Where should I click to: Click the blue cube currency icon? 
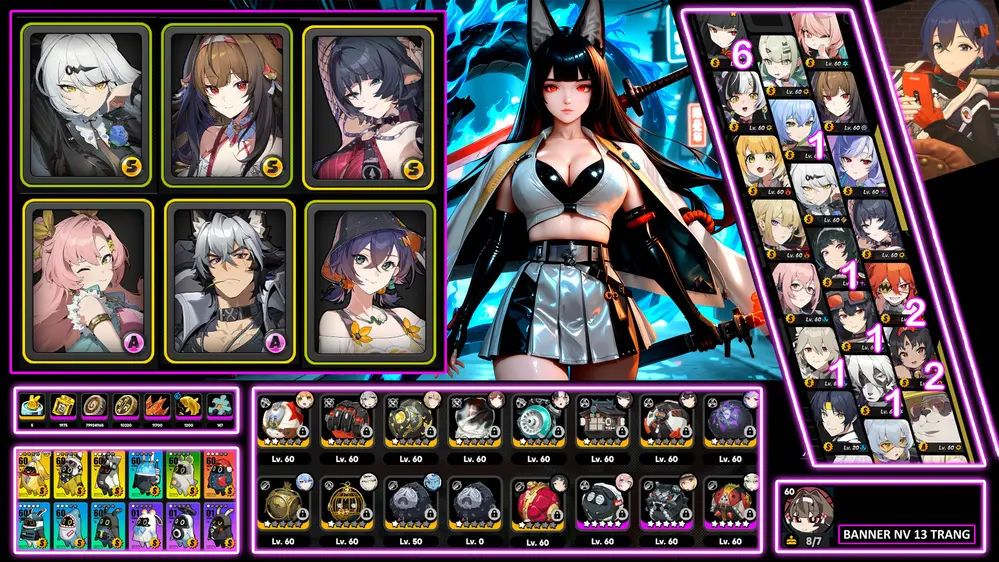click(x=31, y=406)
